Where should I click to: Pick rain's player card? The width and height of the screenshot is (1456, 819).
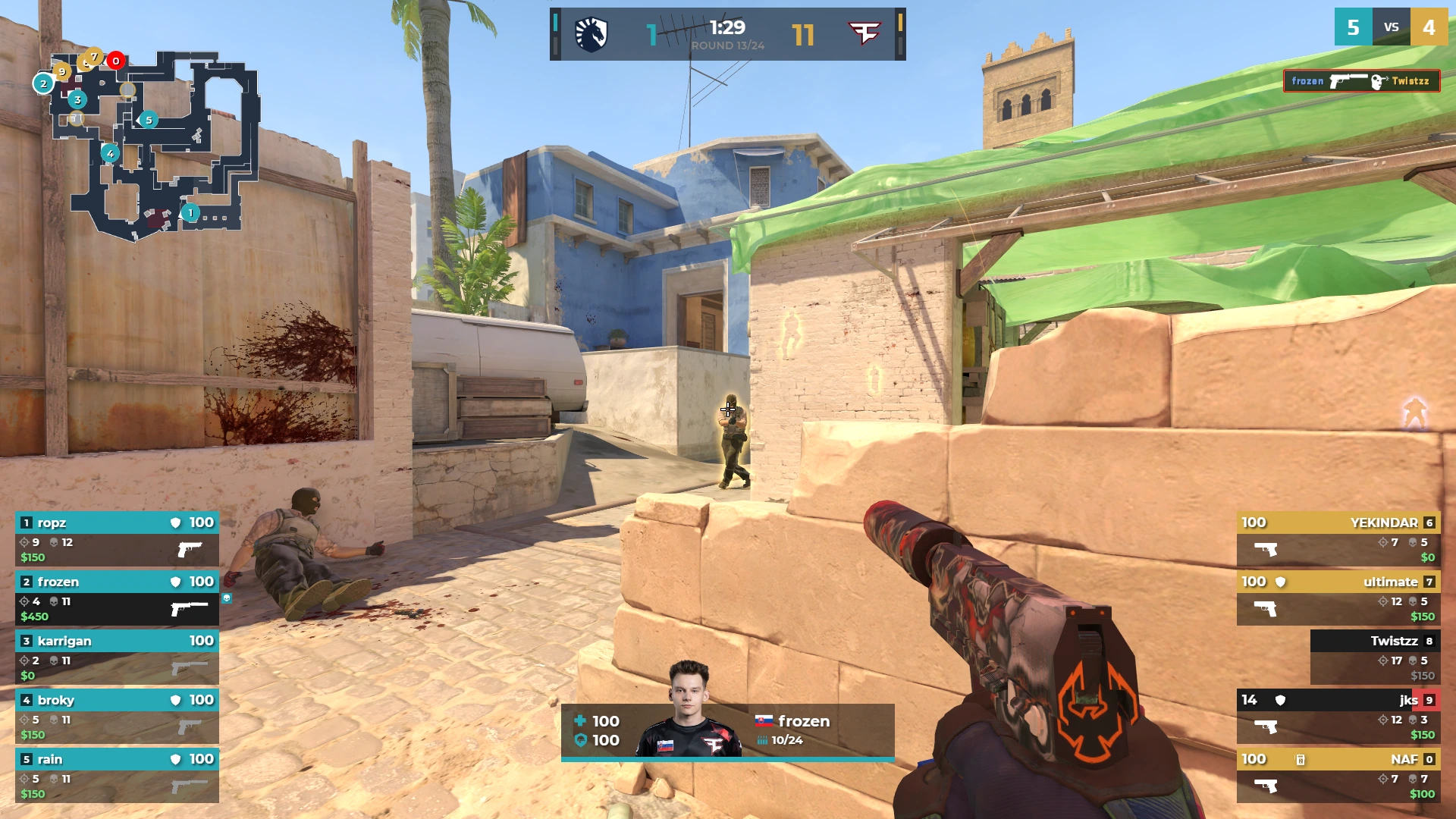(x=117, y=775)
